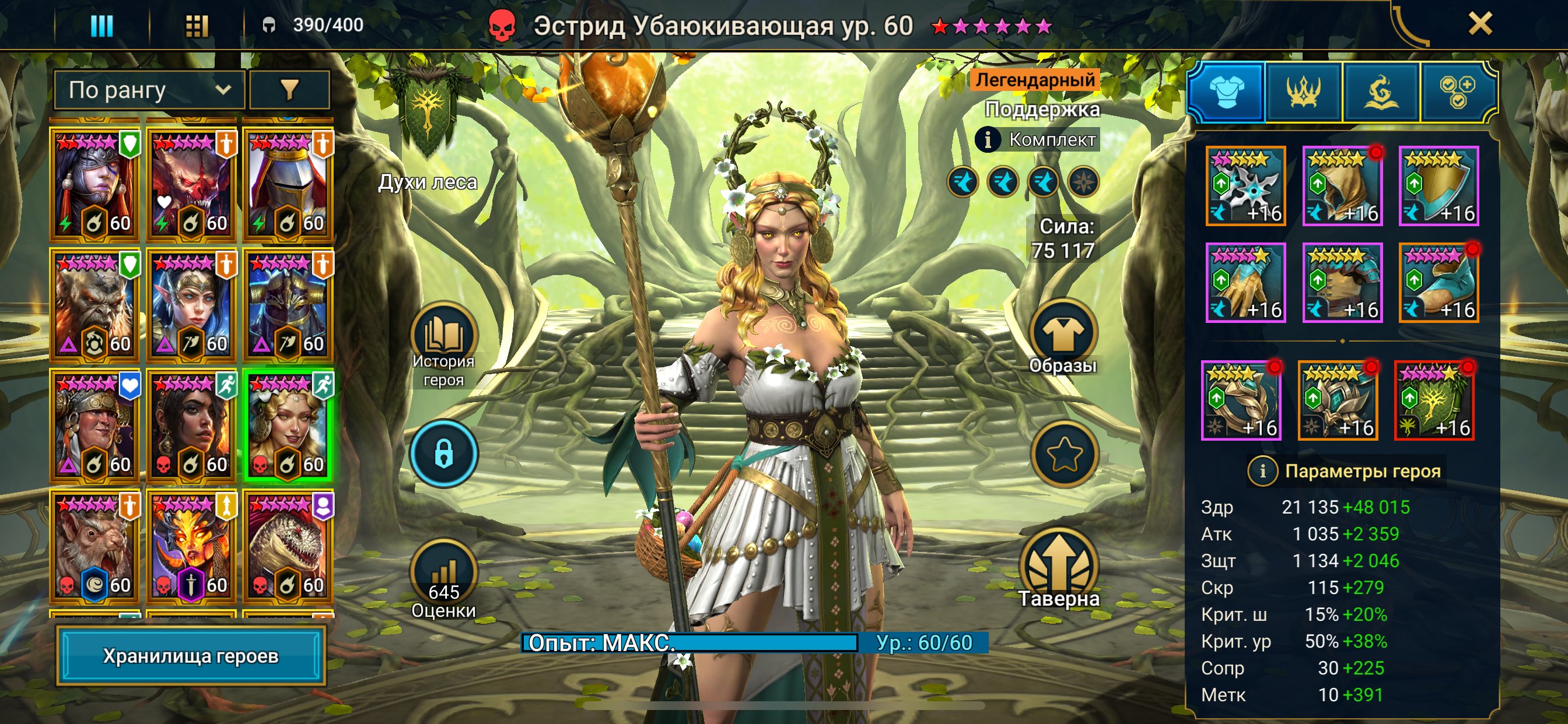Open 'Хранилища героев' storage

[191, 656]
